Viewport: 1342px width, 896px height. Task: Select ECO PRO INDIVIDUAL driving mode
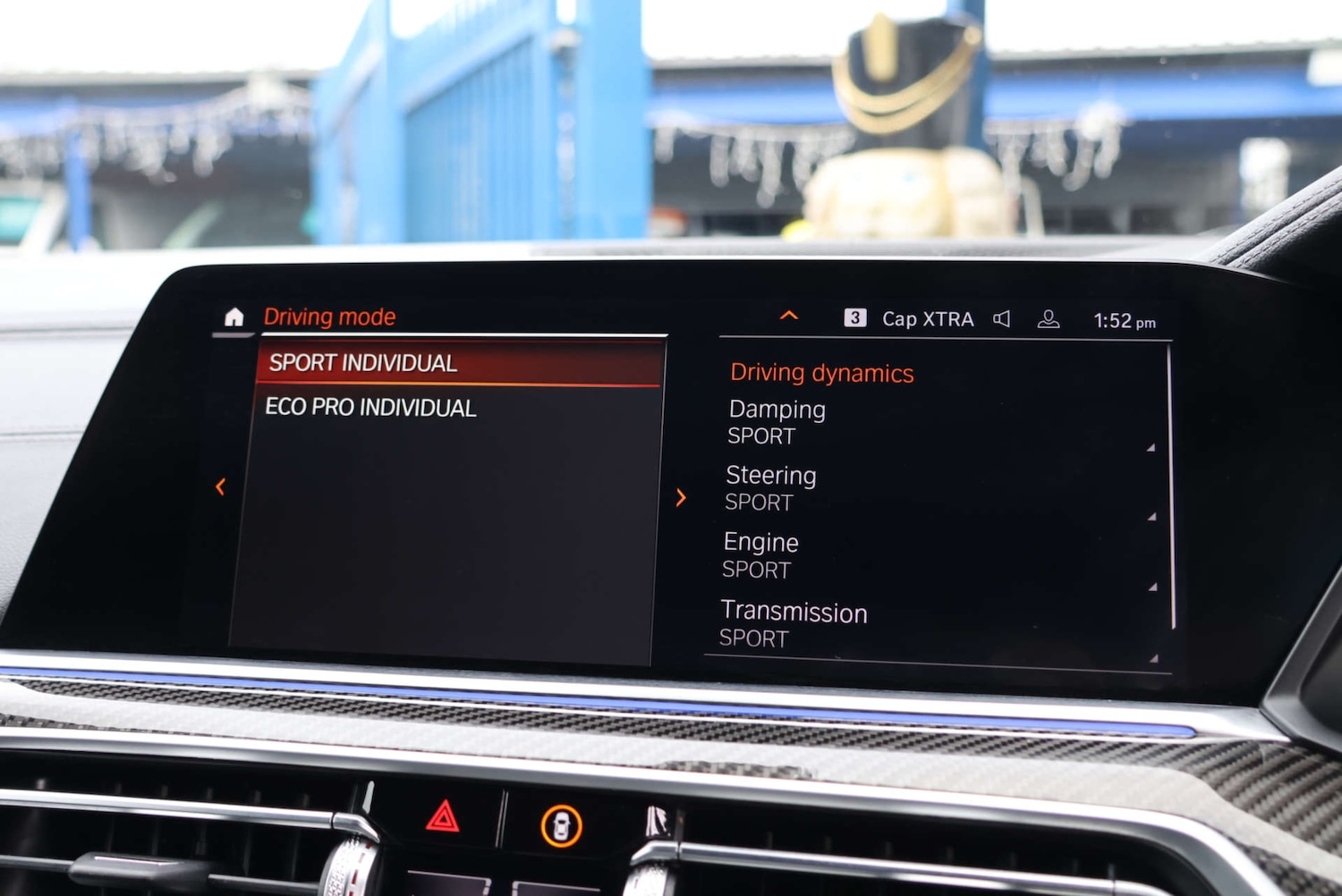371,408
